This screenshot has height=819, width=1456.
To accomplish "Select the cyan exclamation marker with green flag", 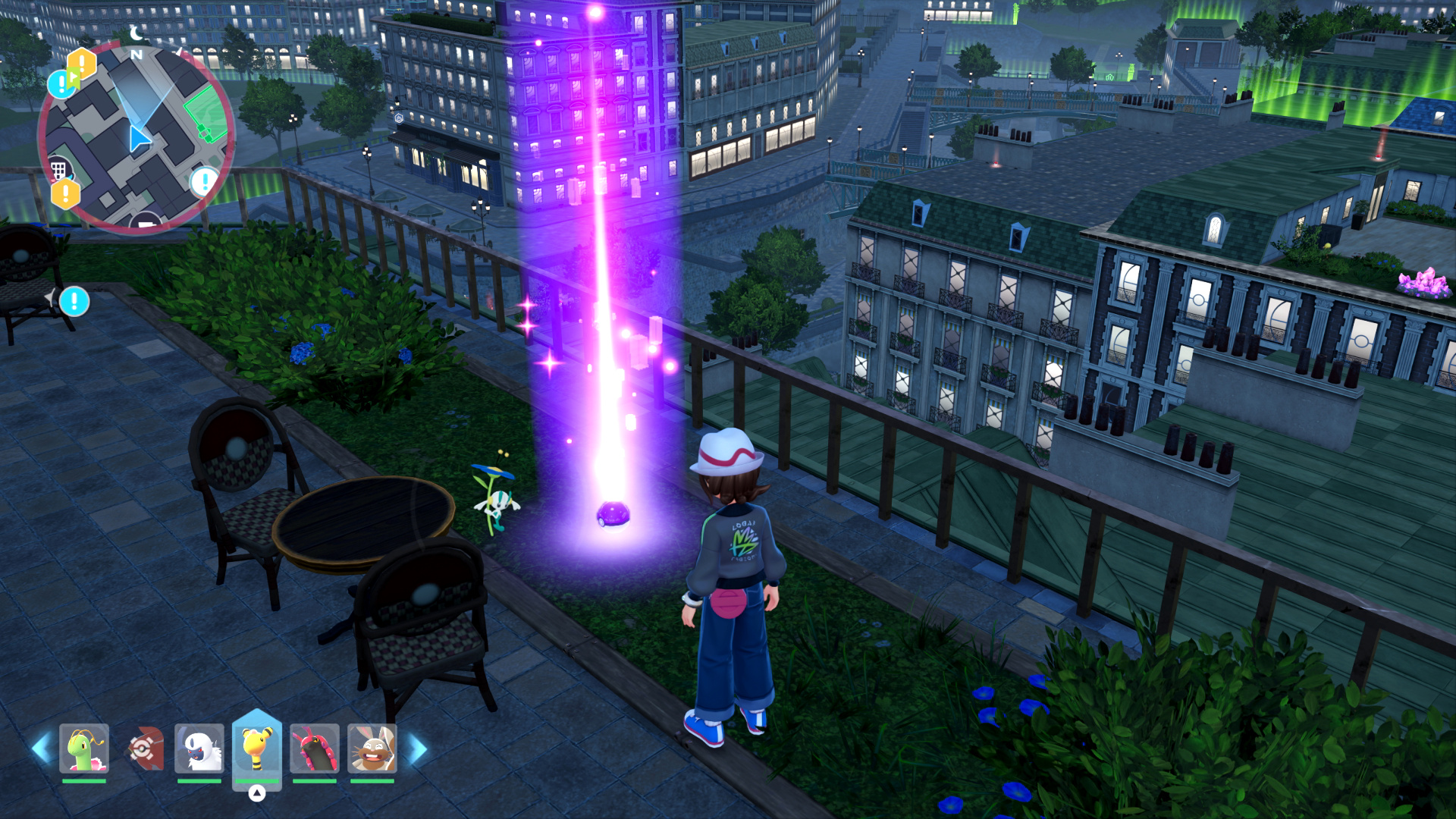I will coord(61,84).
